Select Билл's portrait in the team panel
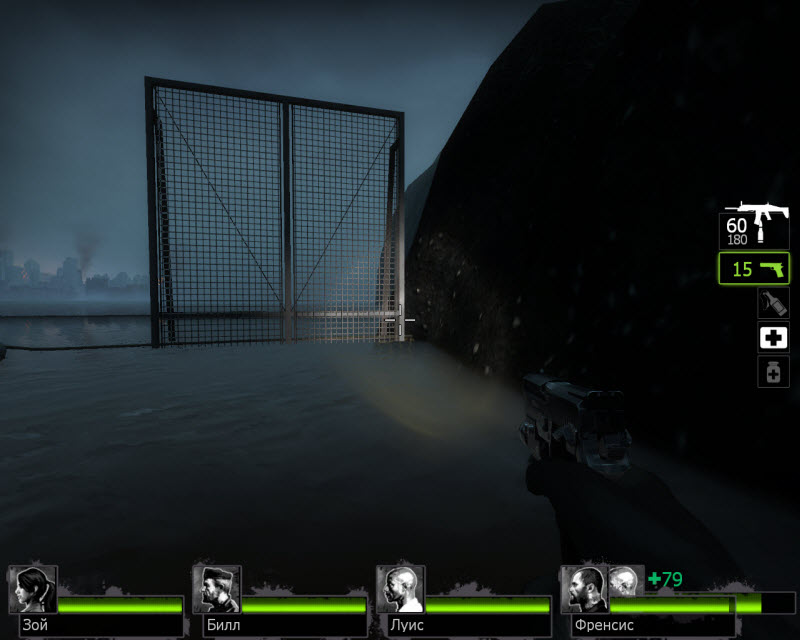Screen dimensions: 800x640 click(x=216, y=589)
